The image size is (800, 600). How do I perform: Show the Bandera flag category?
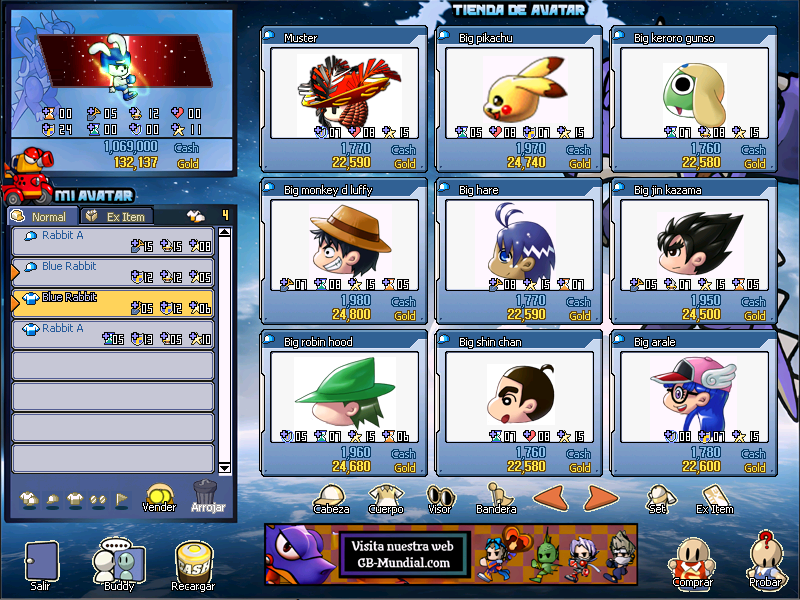click(495, 498)
